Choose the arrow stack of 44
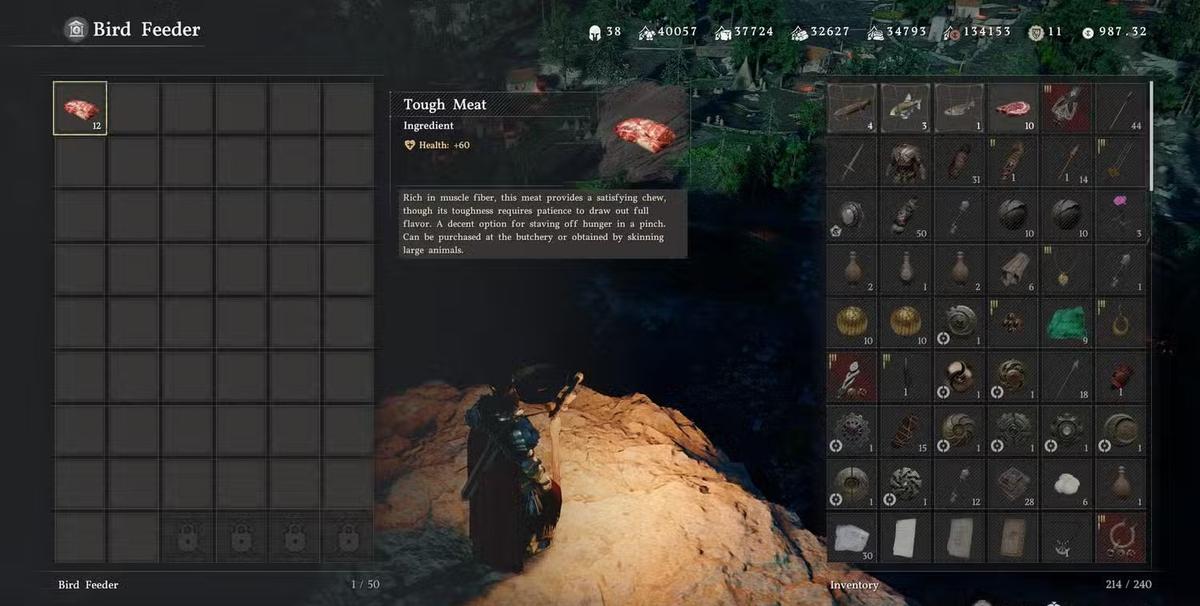The width and height of the screenshot is (1200, 606). click(1121, 108)
